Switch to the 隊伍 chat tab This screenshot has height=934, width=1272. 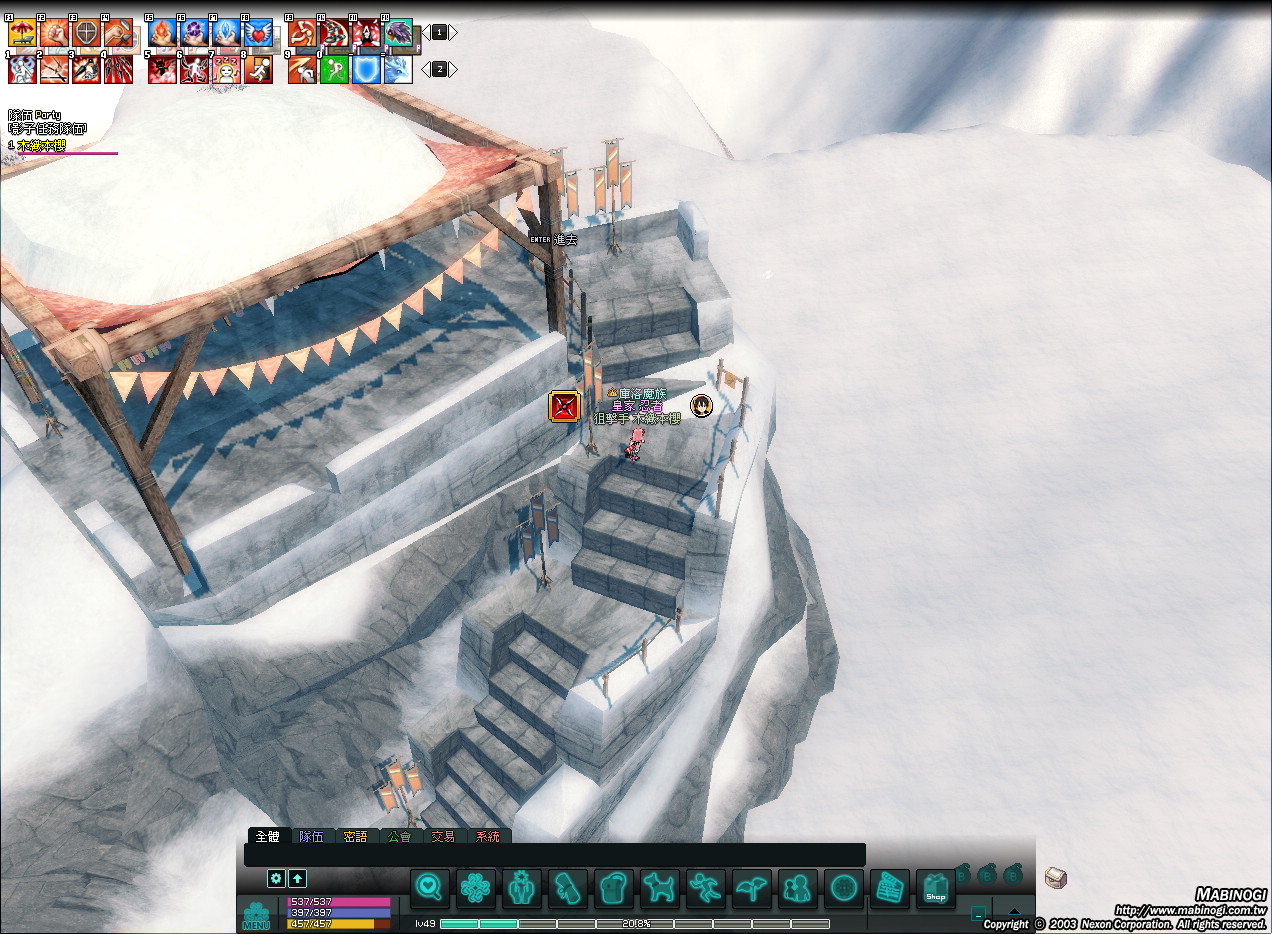point(312,837)
